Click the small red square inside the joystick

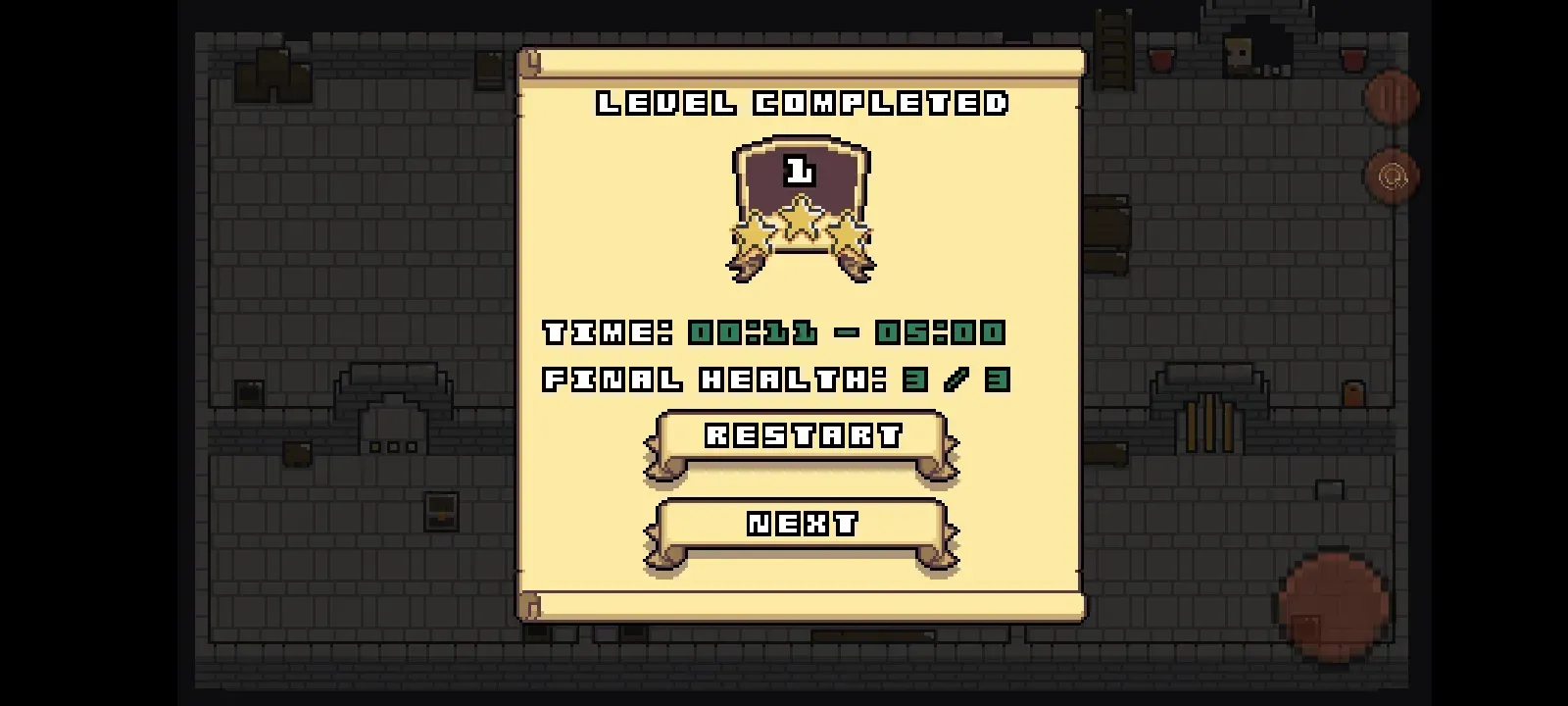click(x=1305, y=626)
